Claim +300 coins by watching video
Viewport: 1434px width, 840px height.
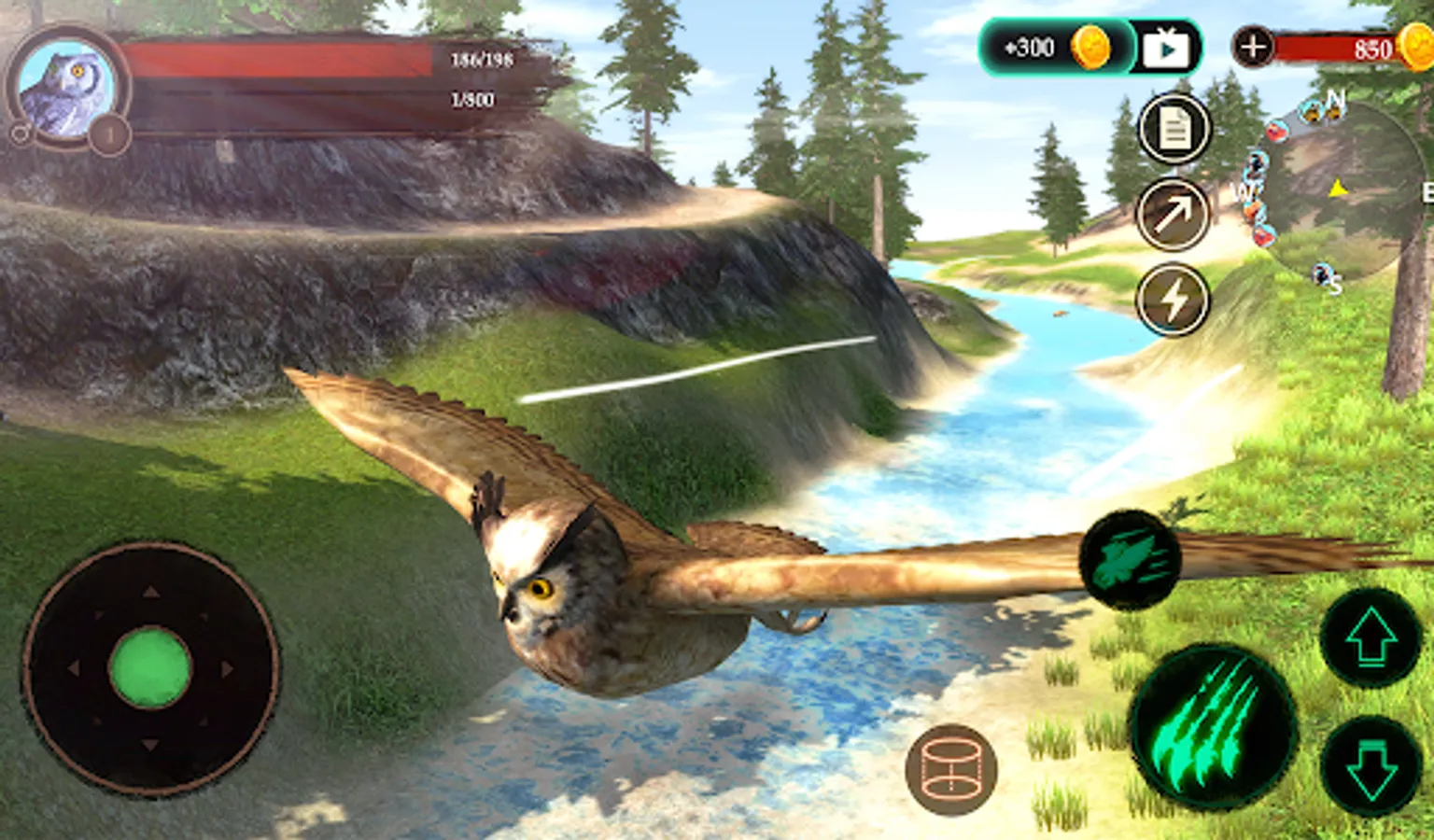(x=1090, y=48)
